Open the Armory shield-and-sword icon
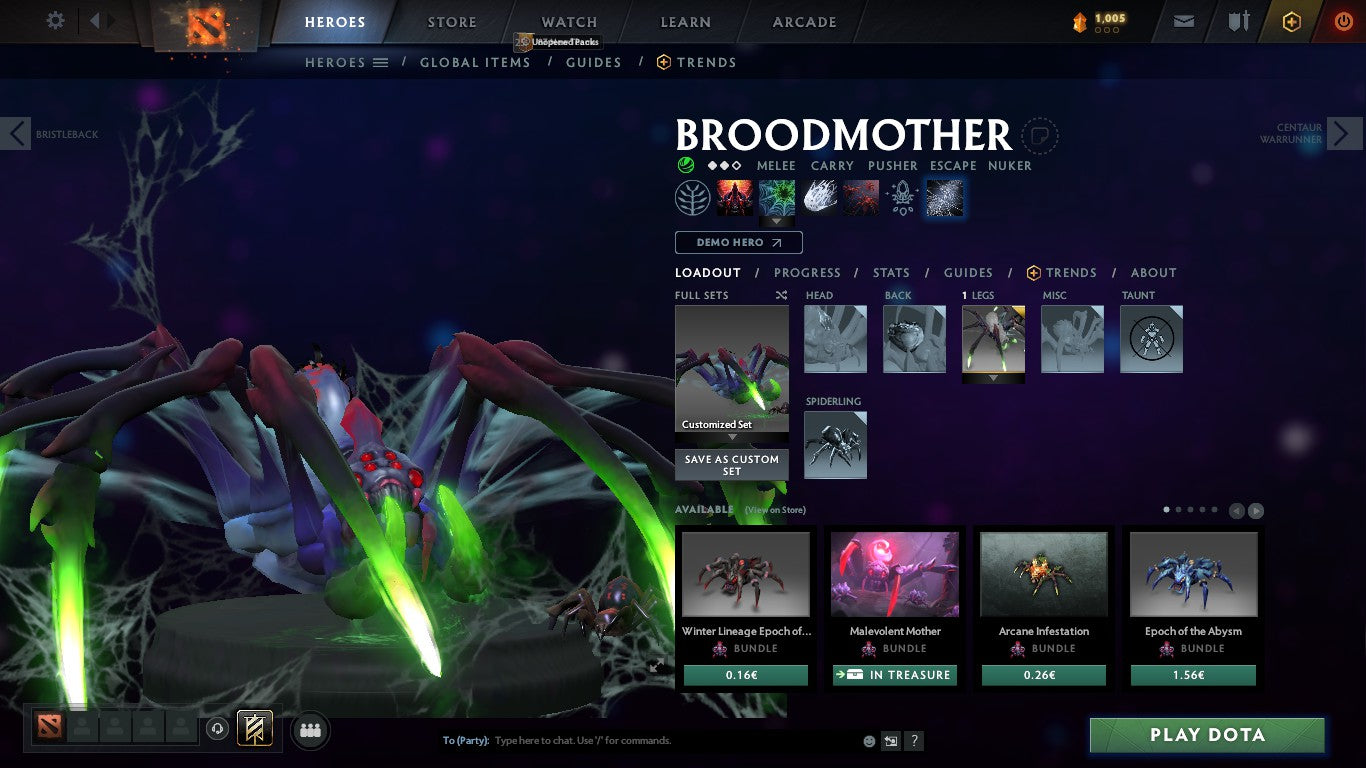This screenshot has height=768, width=1366. (1239, 20)
